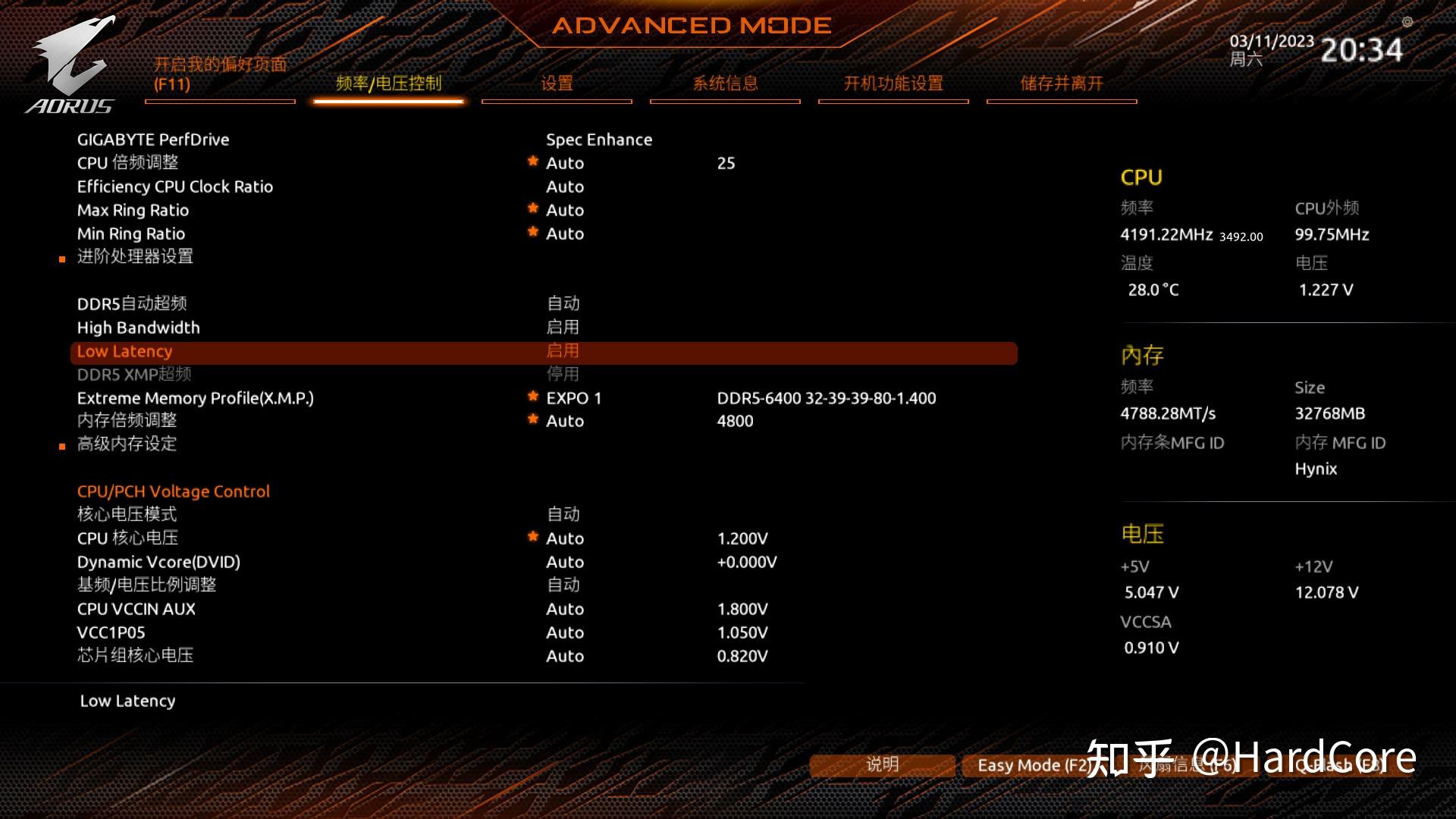Toggle the High Bandwidth option
The width and height of the screenshot is (1456, 819).
tap(139, 328)
